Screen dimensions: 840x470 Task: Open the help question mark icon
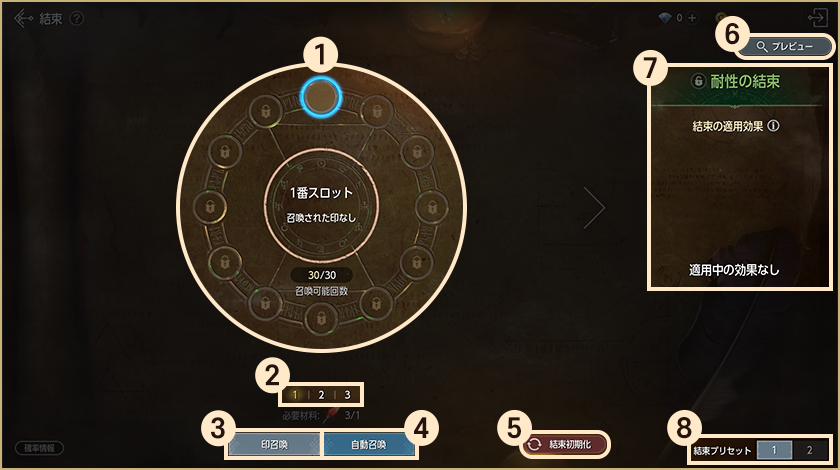tap(77, 18)
